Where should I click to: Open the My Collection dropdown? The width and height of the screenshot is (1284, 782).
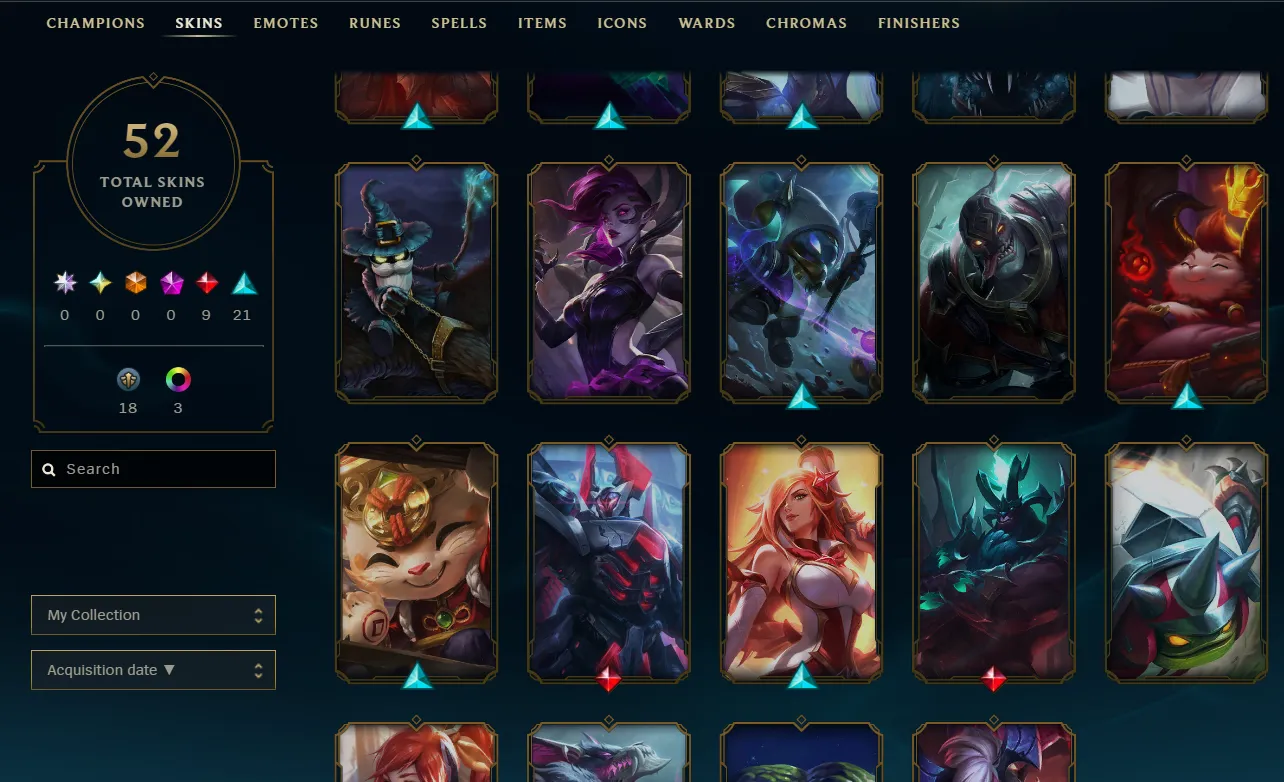click(x=152, y=615)
